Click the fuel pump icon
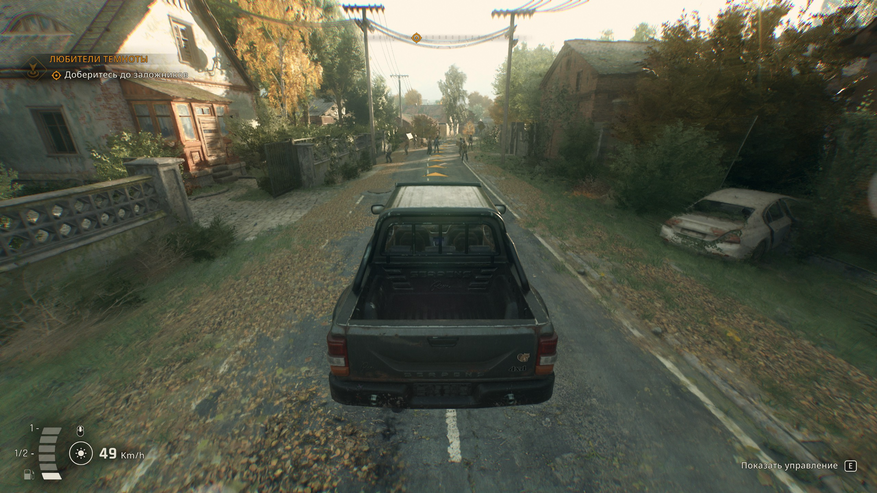This screenshot has height=493, width=877. coord(28,474)
